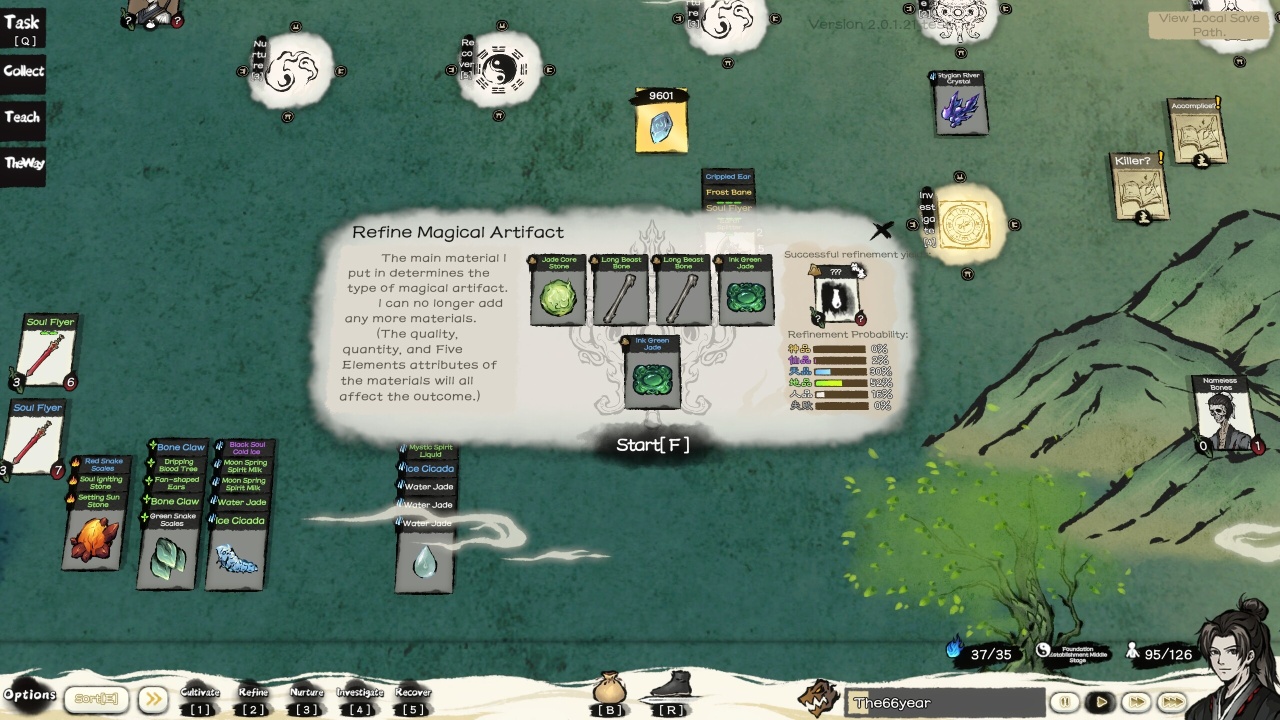
Task: Set time to fastest speed
Action: [1171, 702]
